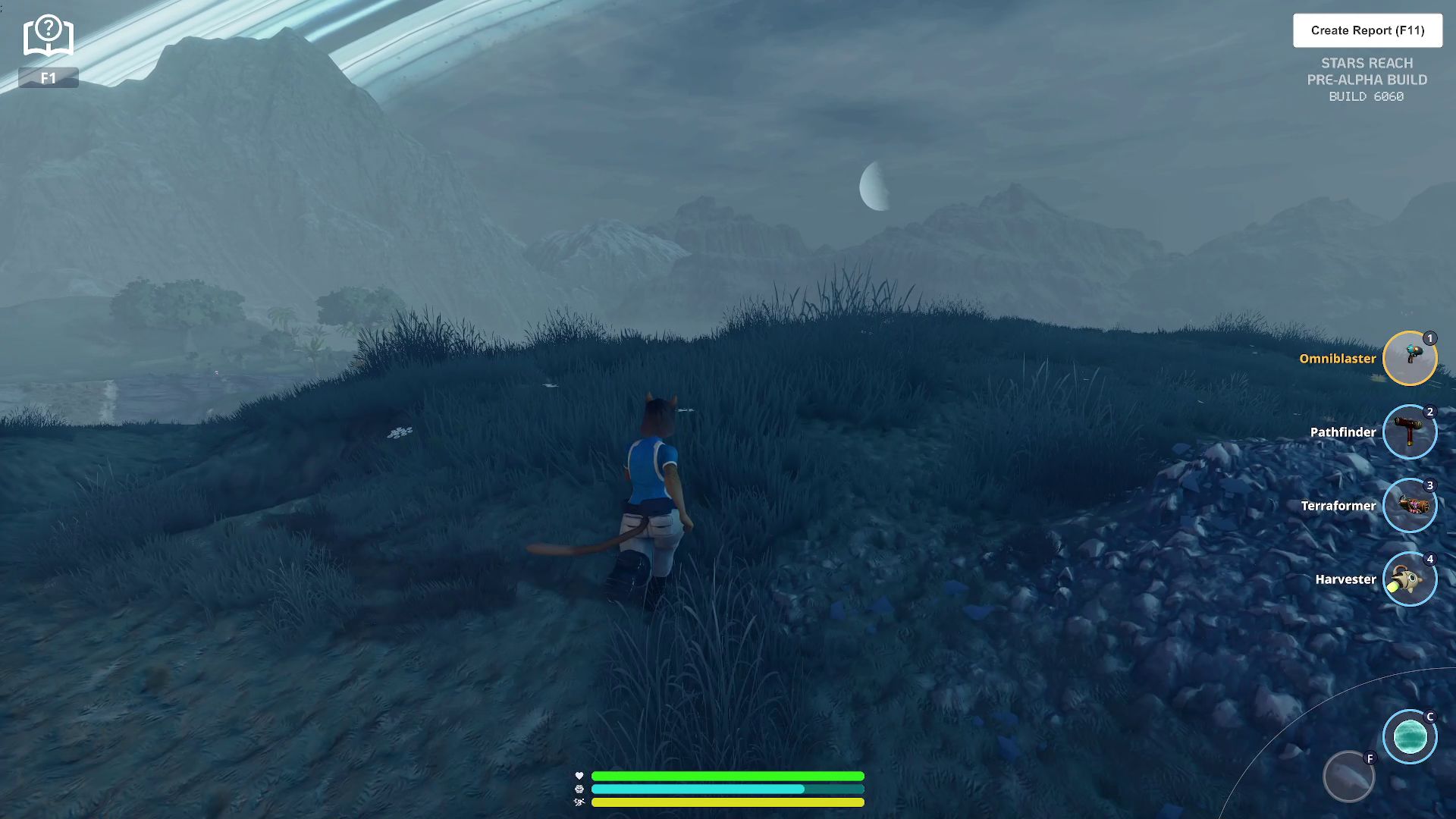Click the Create Report button
Image resolution: width=1456 pixels, height=819 pixels.
point(1367,30)
